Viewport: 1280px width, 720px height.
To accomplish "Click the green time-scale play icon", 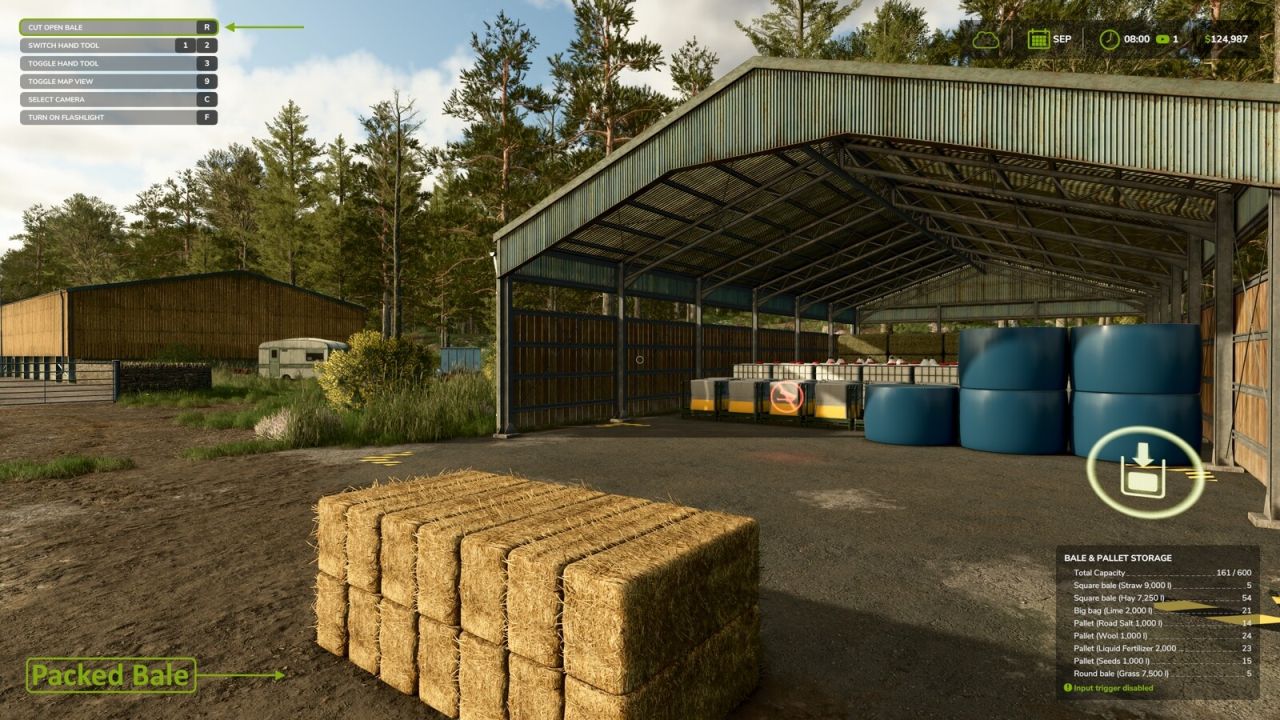I will 1162,39.
